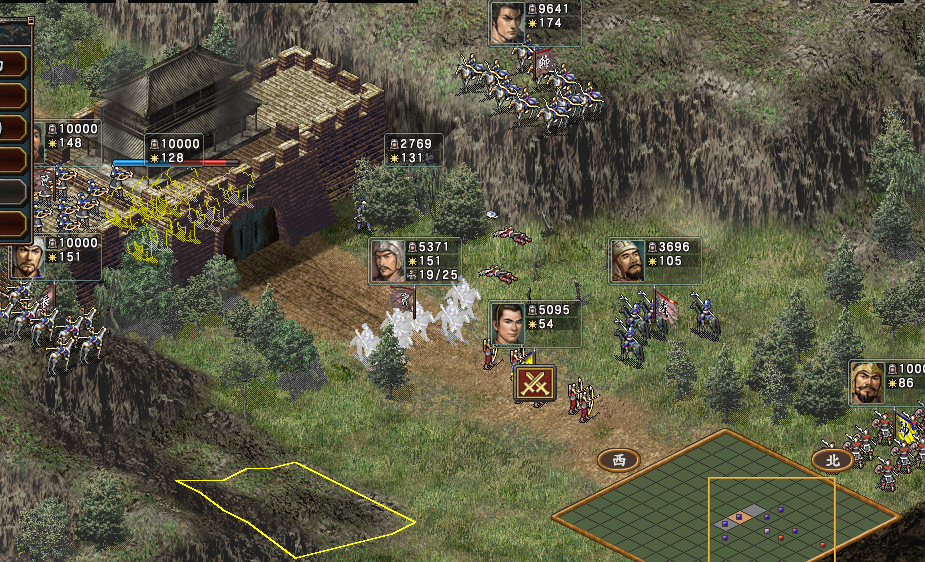Select the 北 (north) direction button
The height and width of the screenshot is (562, 925).
coord(831,460)
